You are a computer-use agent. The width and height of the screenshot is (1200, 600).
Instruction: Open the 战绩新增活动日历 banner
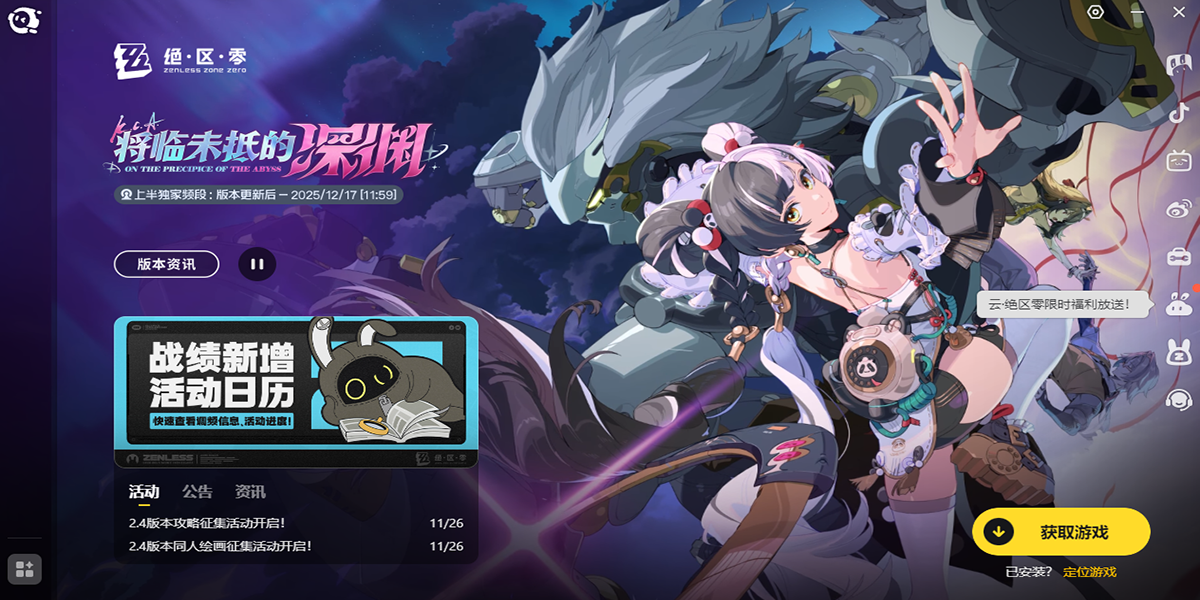[296, 392]
